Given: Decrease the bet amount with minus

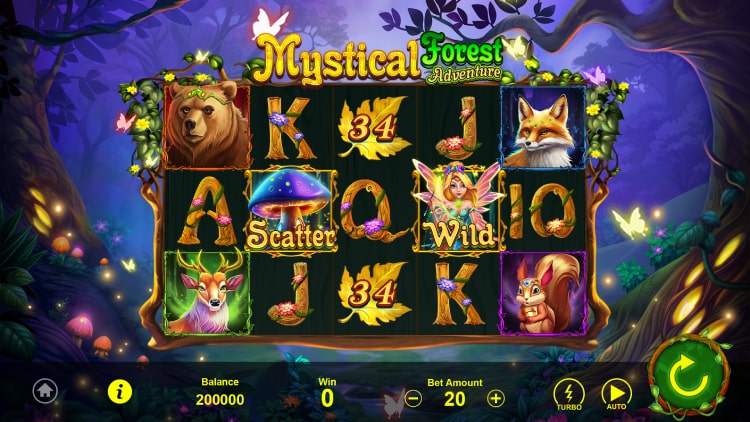Looking at the screenshot, I should coord(413,398).
